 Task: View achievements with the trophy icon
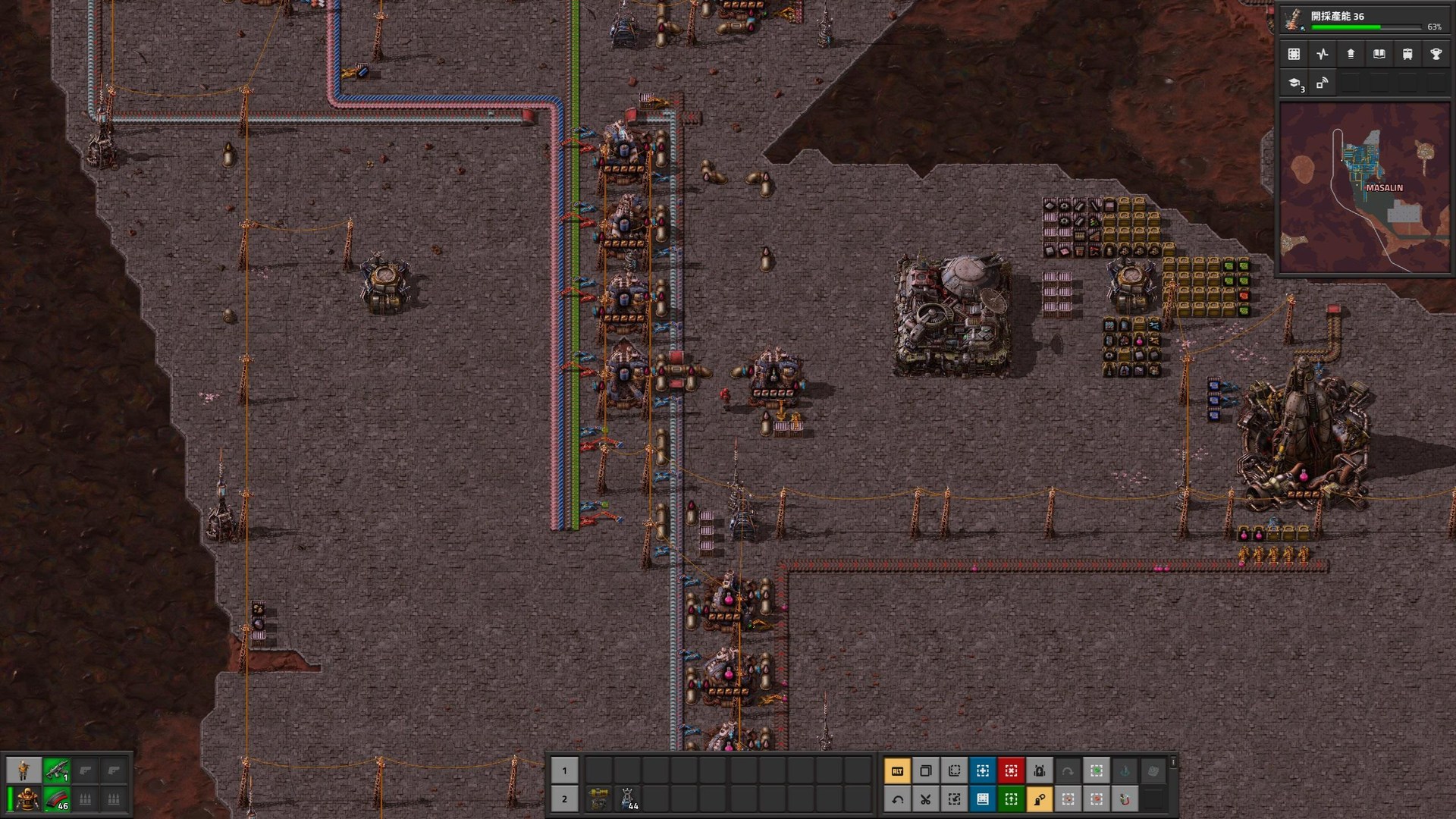(x=1437, y=54)
